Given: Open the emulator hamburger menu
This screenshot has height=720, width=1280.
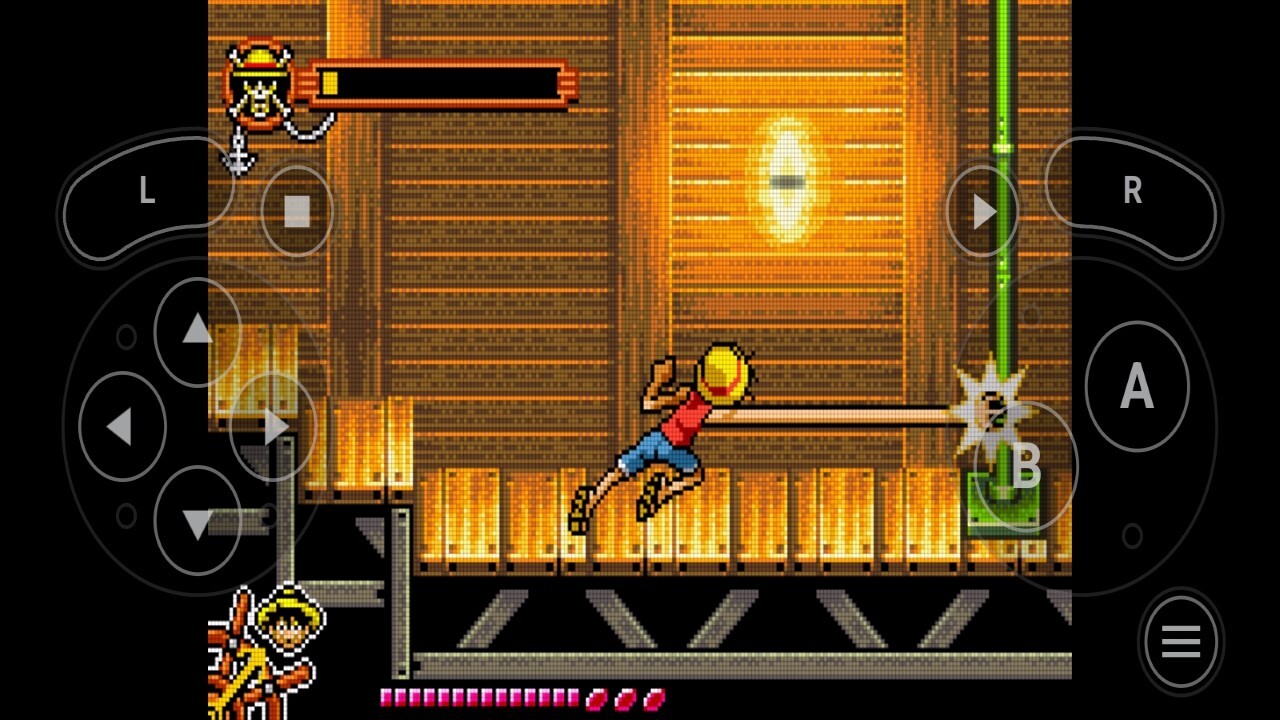Looking at the screenshot, I should click(x=1180, y=642).
